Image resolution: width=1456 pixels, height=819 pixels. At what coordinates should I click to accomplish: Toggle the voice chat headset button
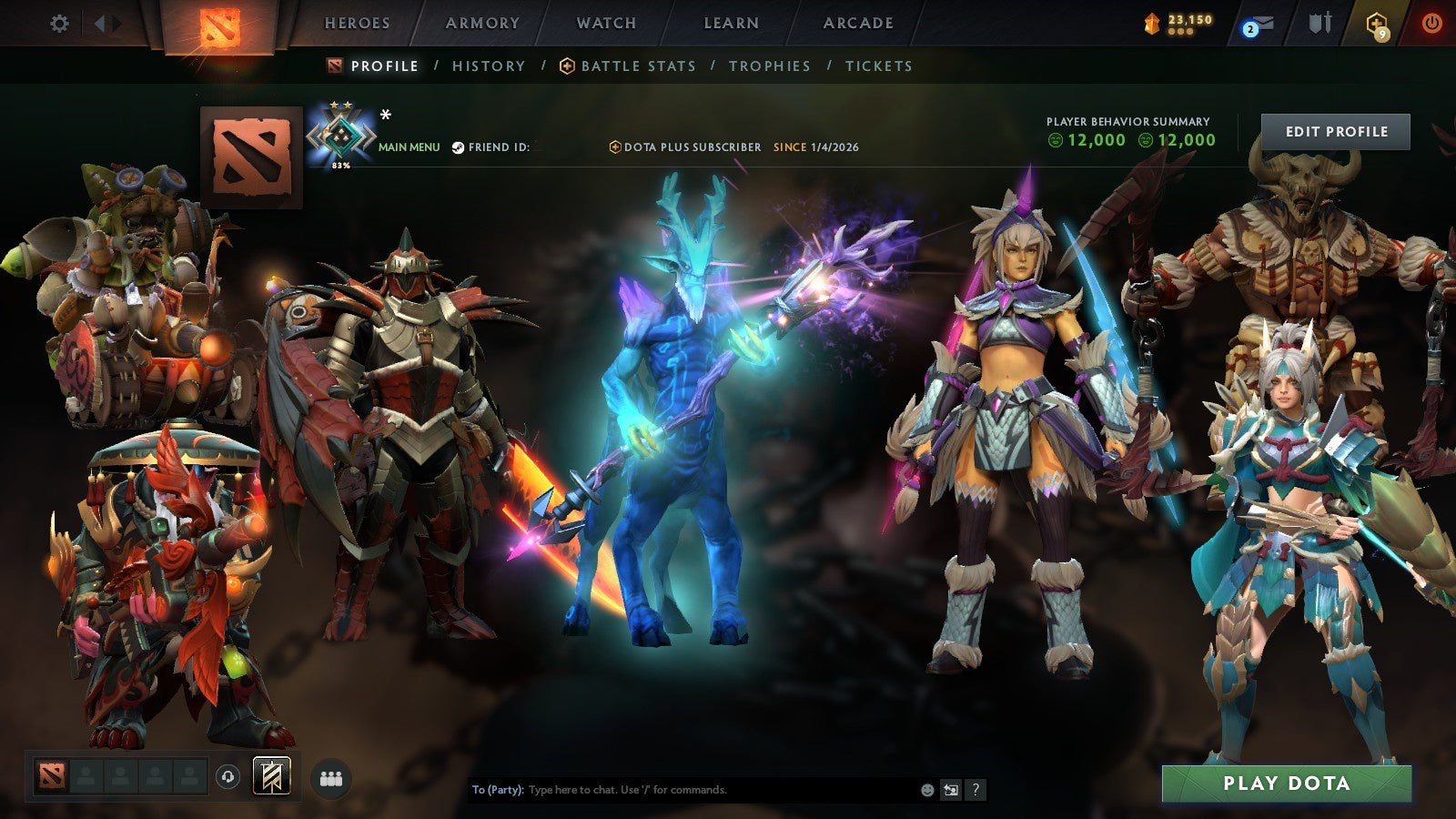pos(227,777)
